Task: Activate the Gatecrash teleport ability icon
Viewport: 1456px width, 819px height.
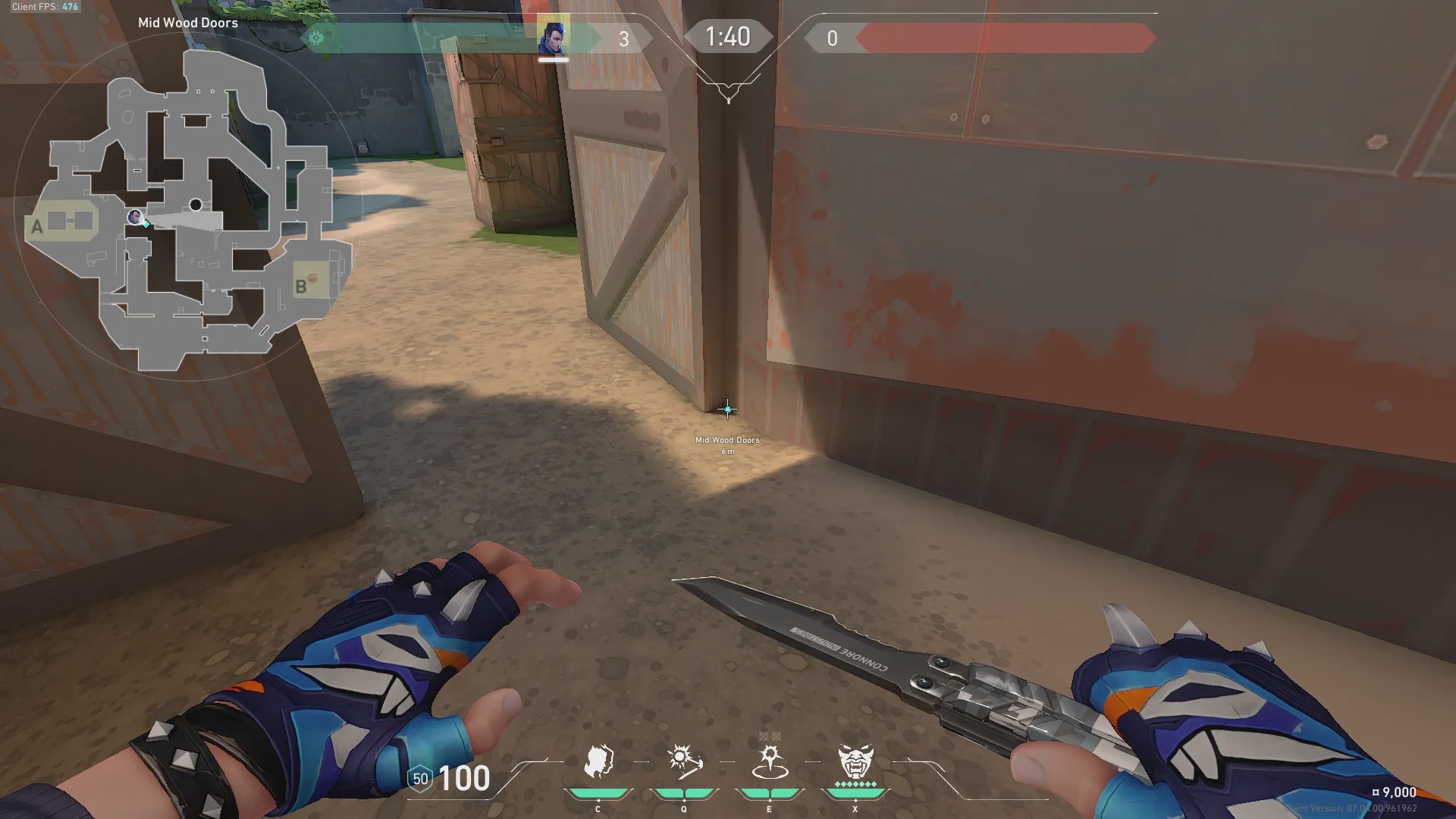Action: [769, 761]
